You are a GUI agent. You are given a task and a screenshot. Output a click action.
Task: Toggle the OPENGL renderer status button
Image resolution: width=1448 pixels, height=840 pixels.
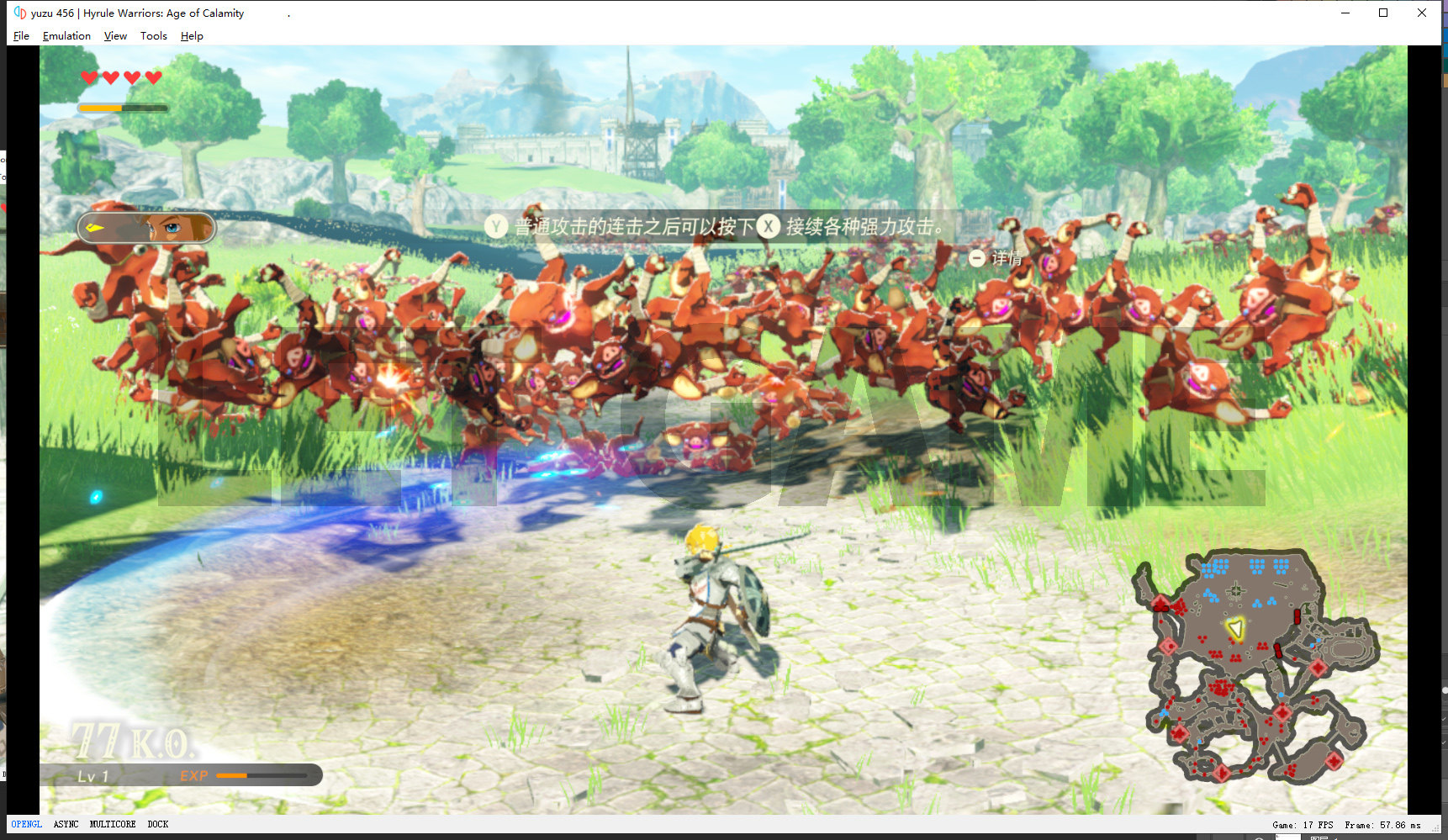click(x=26, y=824)
